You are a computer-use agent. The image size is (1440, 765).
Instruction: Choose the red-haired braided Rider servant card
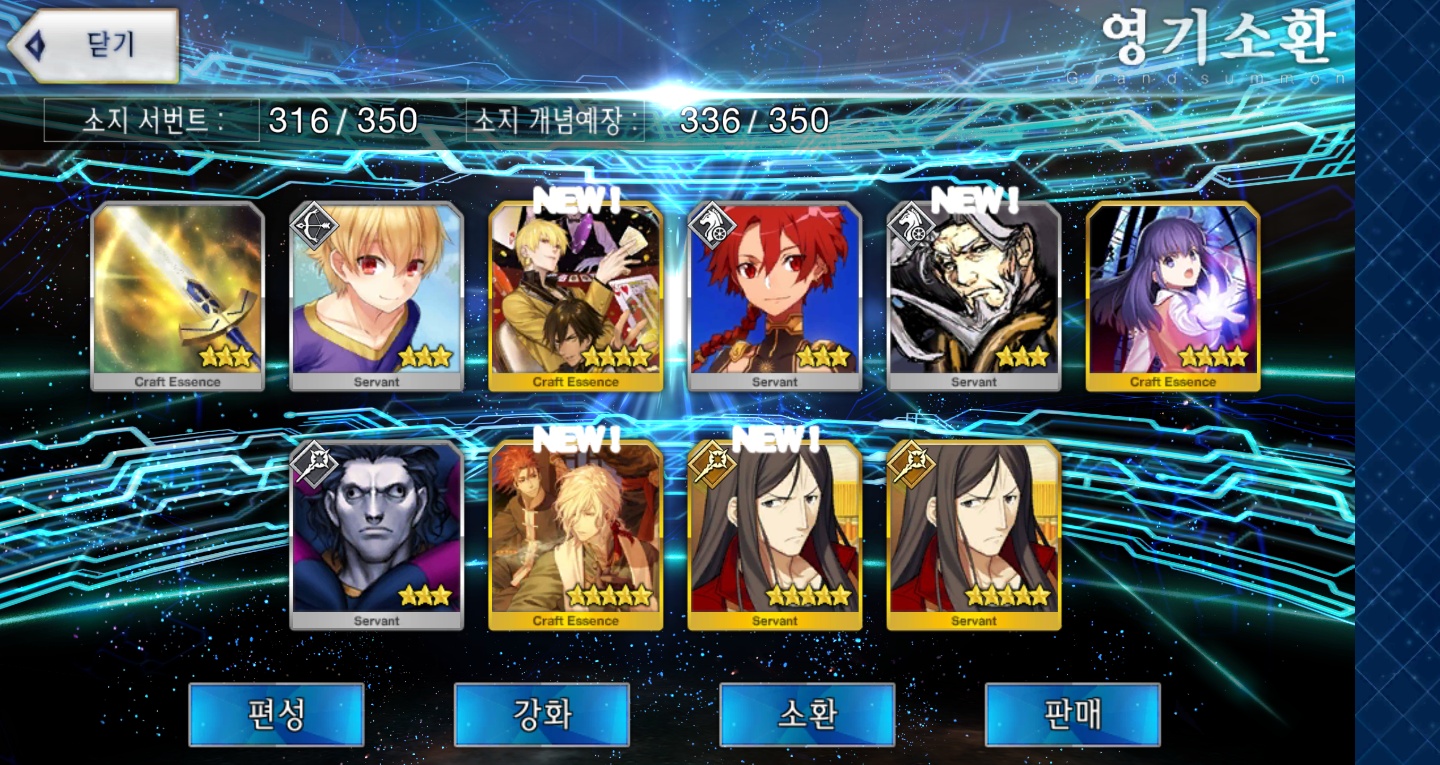(x=775, y=295)
